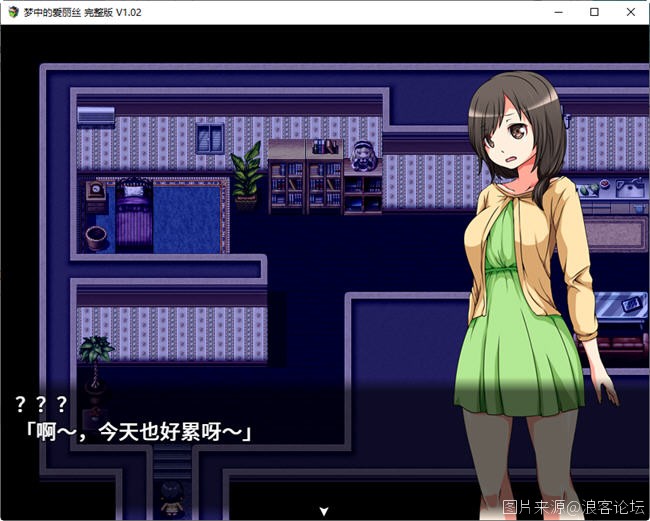Maximize the game window
This screenshot has width=650, height=521.
[x=594, y=12]
